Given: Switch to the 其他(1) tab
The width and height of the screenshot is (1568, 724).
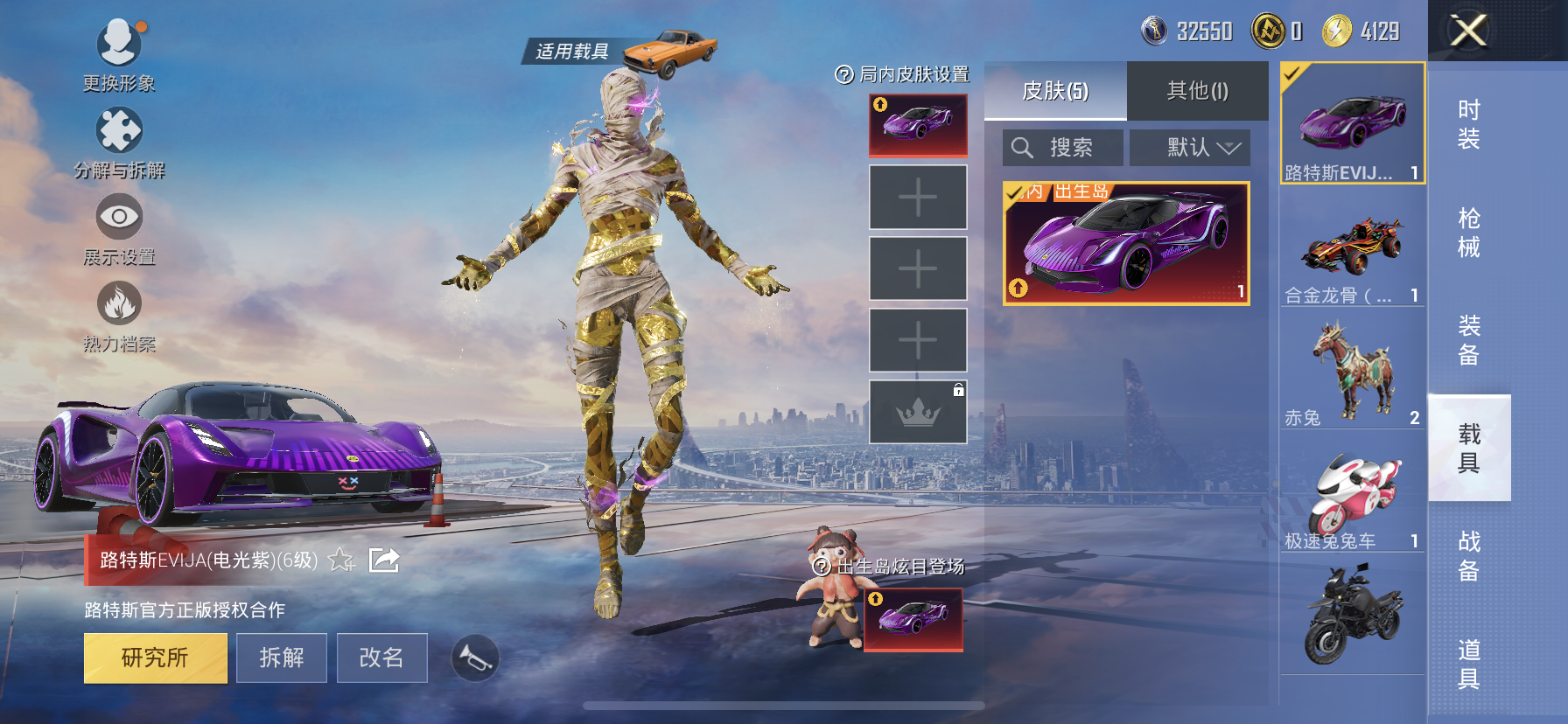Looking at the screenshot, I should 1197,91.
